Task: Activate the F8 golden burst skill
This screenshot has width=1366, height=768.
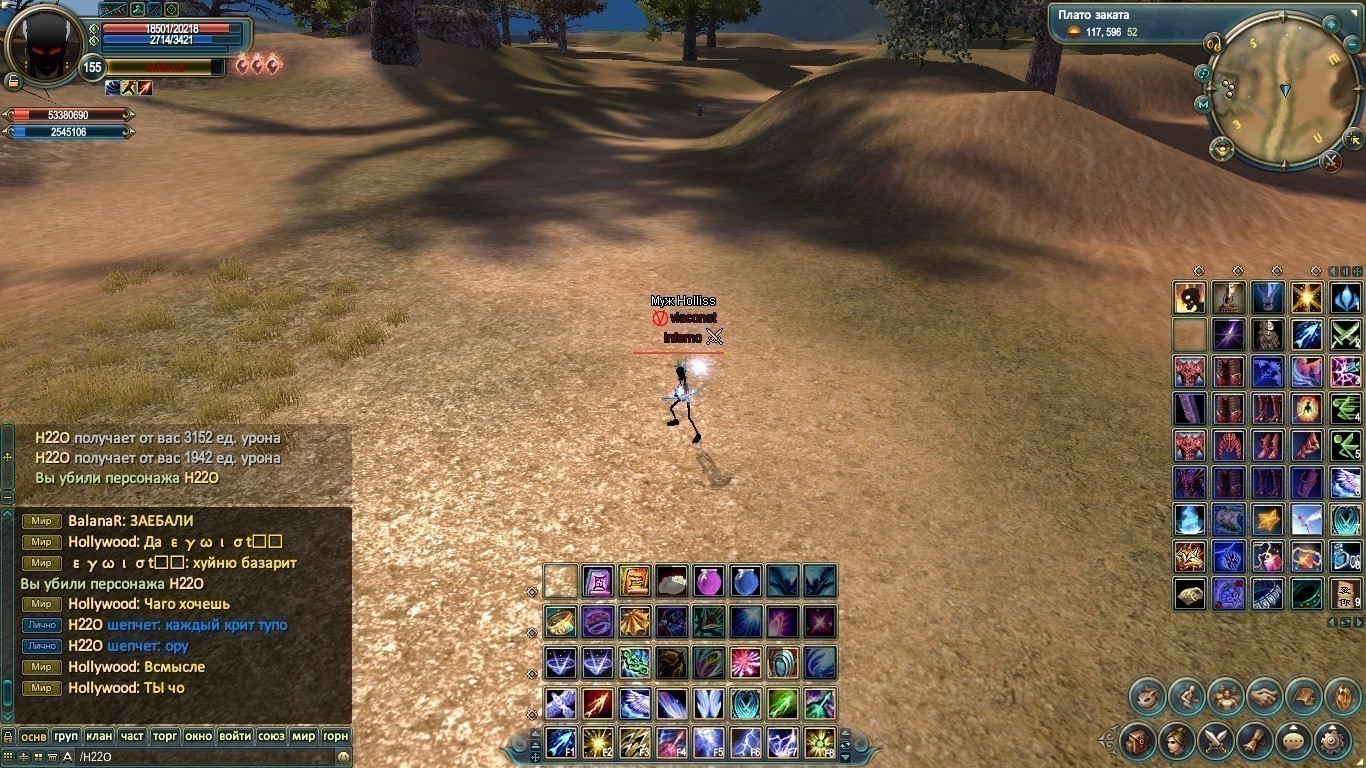Action: point(819,742)
